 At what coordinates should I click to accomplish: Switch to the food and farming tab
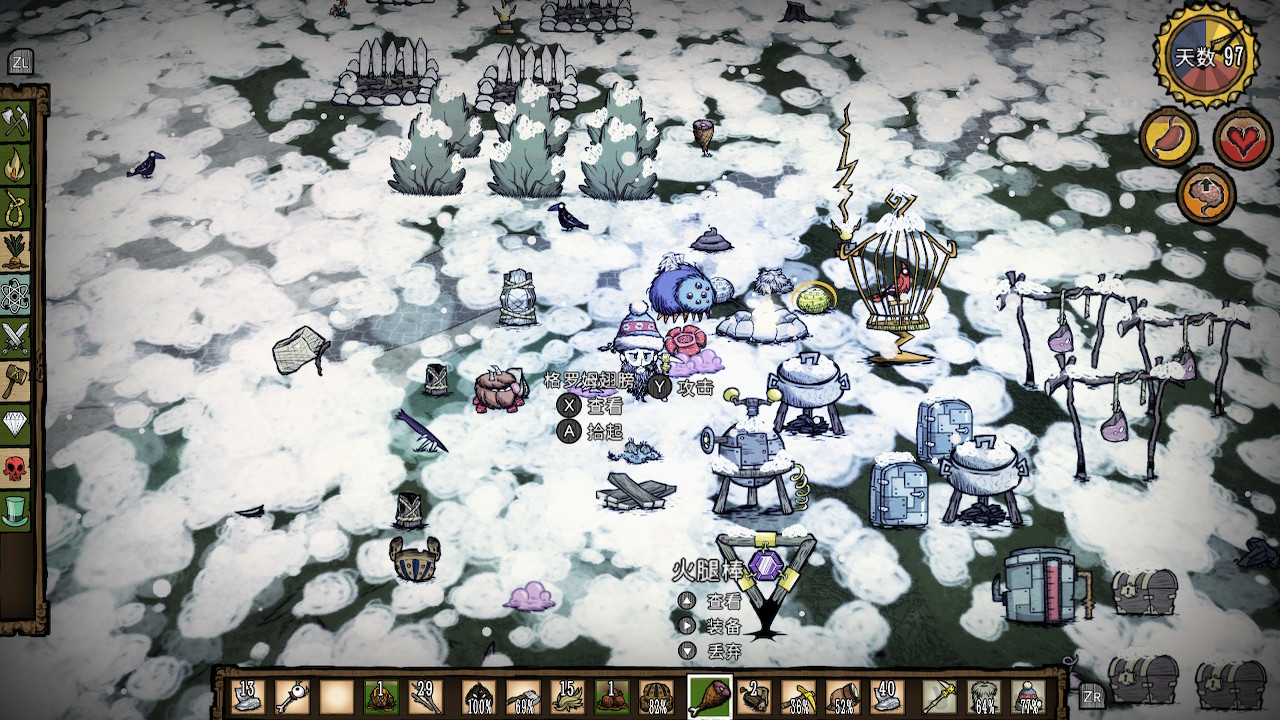pyautogui.click(x=16, y=251)
